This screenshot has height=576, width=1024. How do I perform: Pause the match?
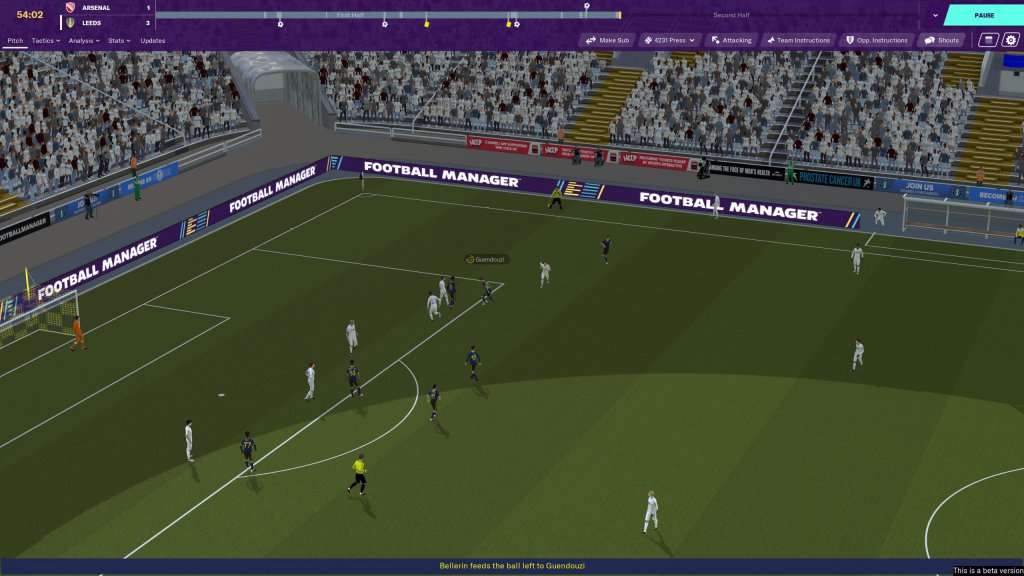[x=983, y=15]
